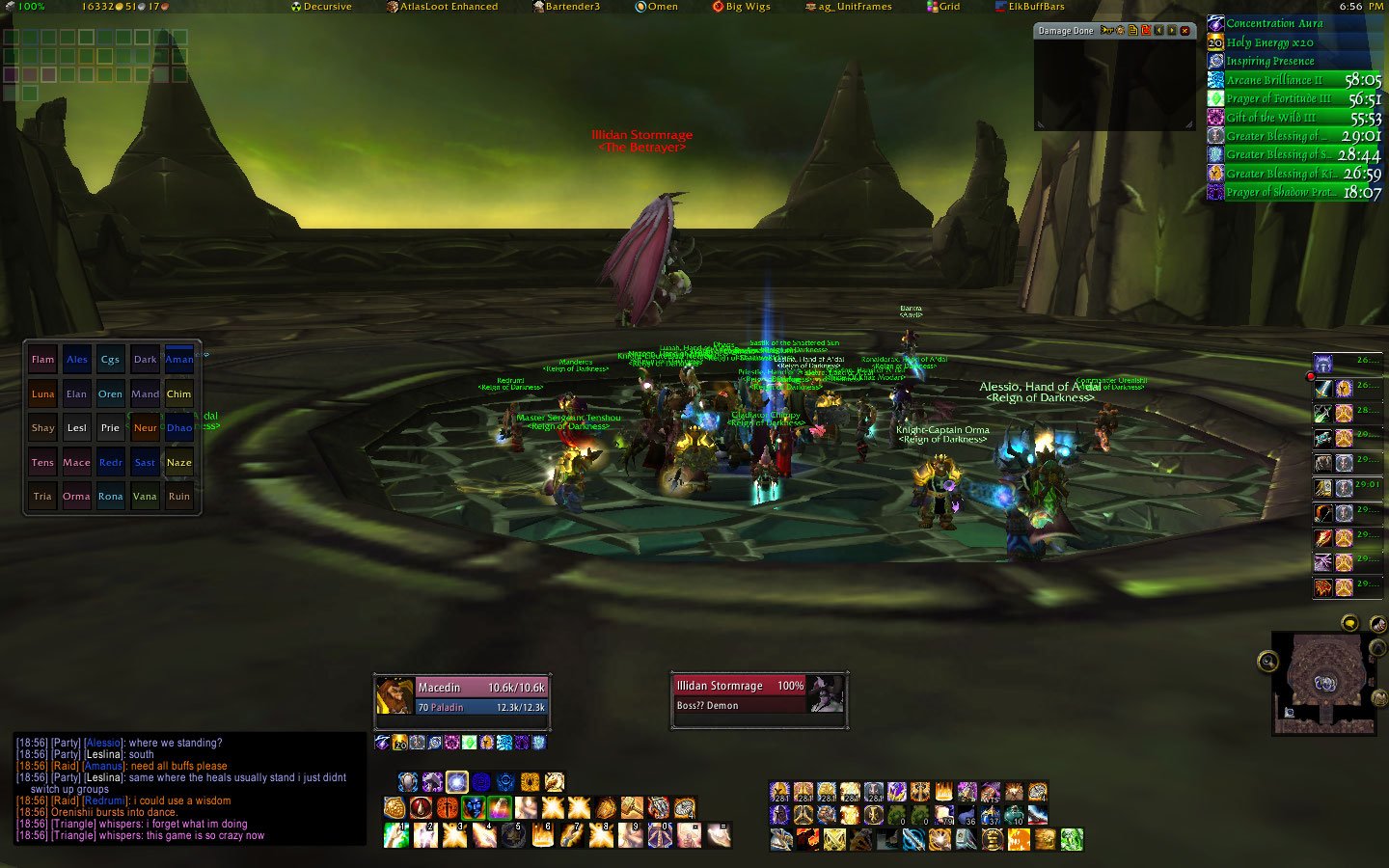Use the flame ability bound to key 6
This screenshot has width=1389, height=868.
[x=542, y=834]
